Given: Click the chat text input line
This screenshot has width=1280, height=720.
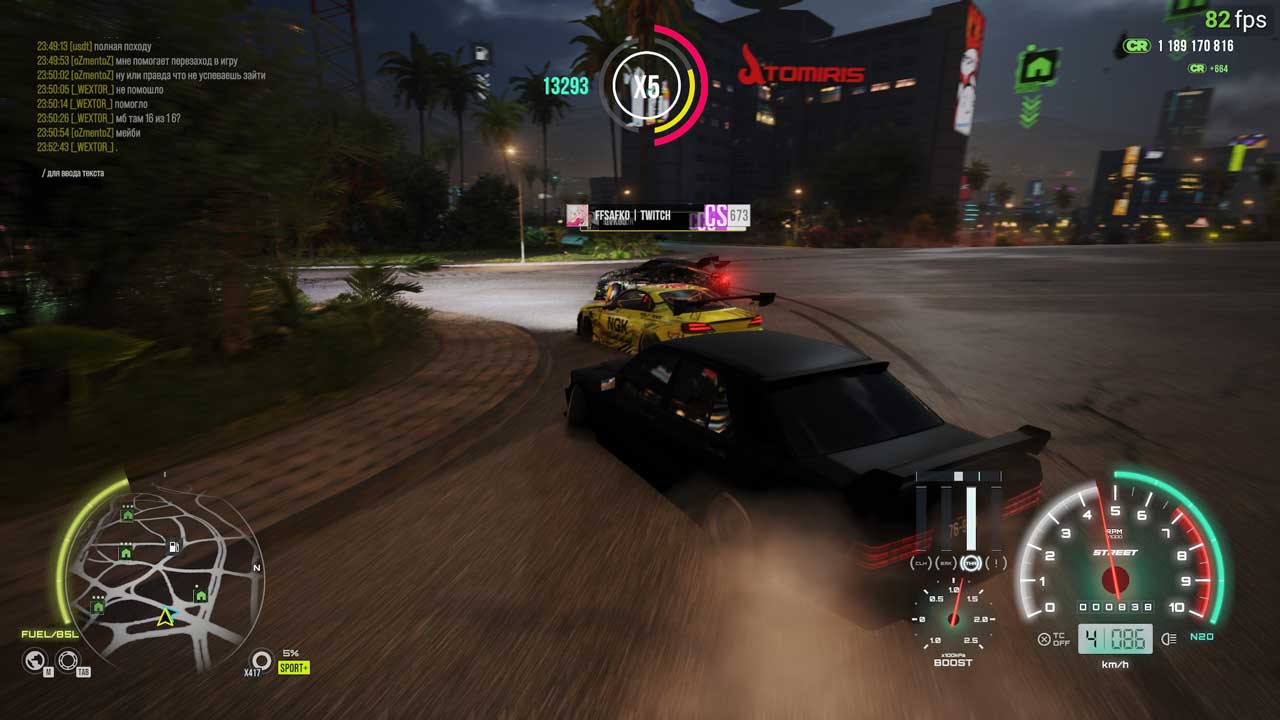Looking at the screenshot, I should pyautogui.click(x=75, y=173).
